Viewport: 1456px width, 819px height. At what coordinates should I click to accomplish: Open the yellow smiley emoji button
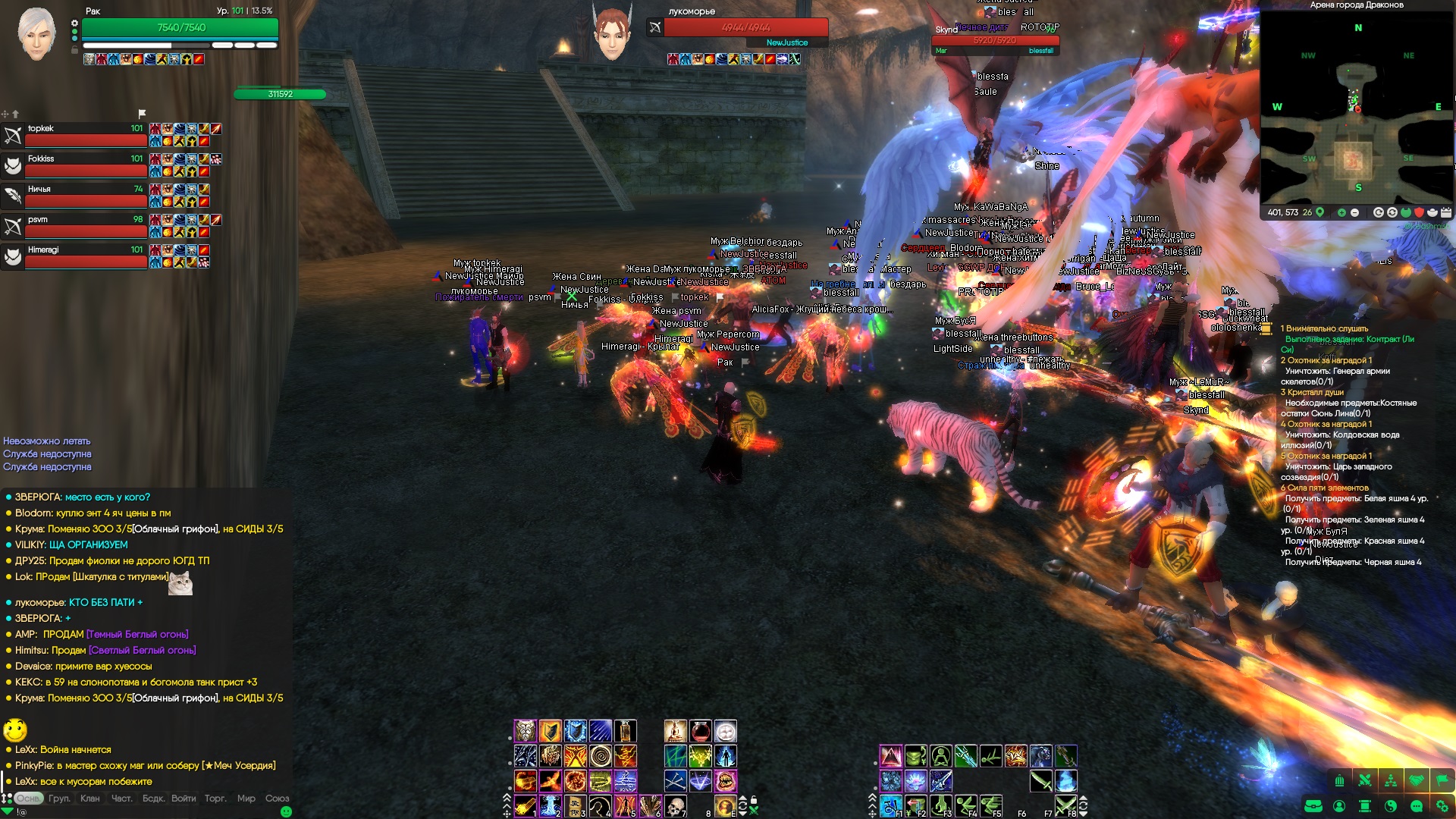pyautogui.click(x=15, y=730)
